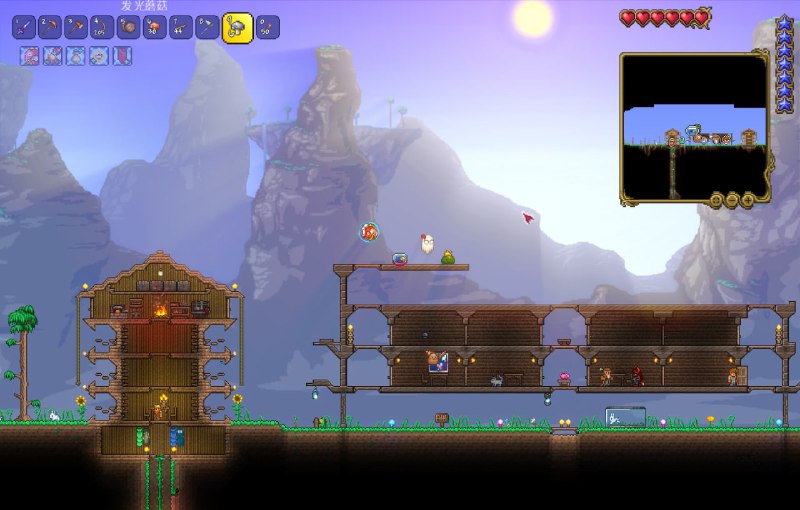Select the sword in hotbar slot 1
Screen dimensions: 800x510
tap(24, 27)
